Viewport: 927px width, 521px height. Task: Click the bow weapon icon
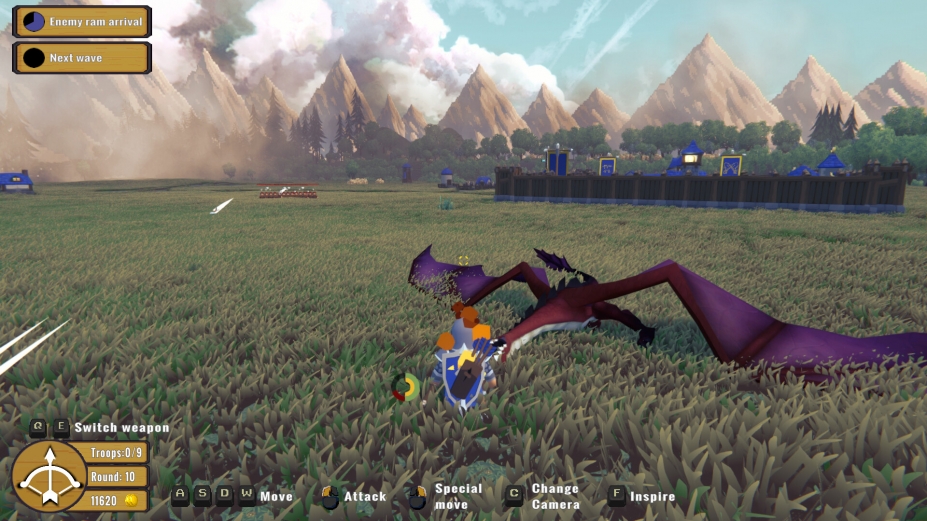pyautogui.click(x=48, y=477)
